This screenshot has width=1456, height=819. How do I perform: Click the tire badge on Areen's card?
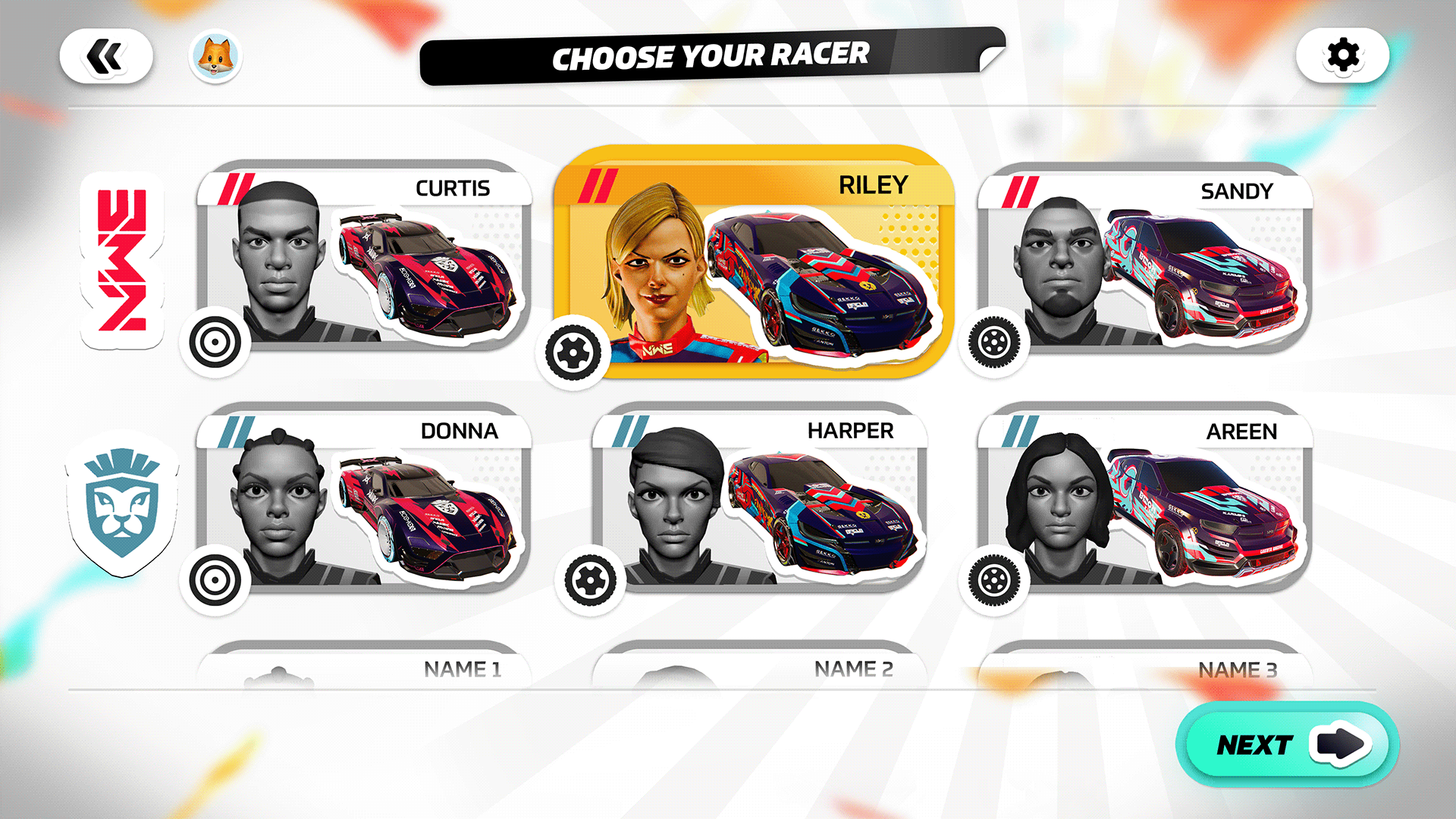[996, 580]
